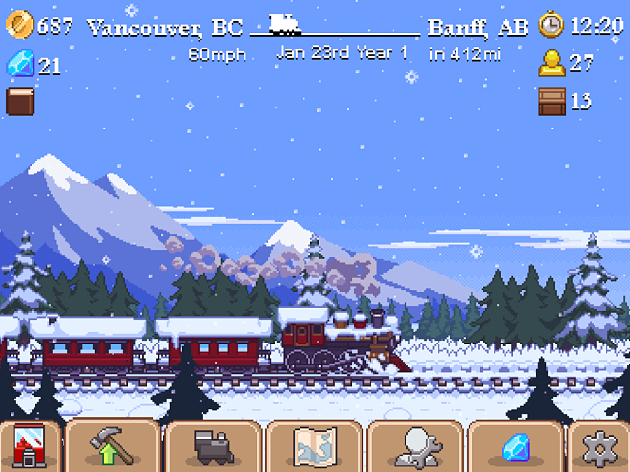Open the hammer upgrade menu

coord(110,447)
